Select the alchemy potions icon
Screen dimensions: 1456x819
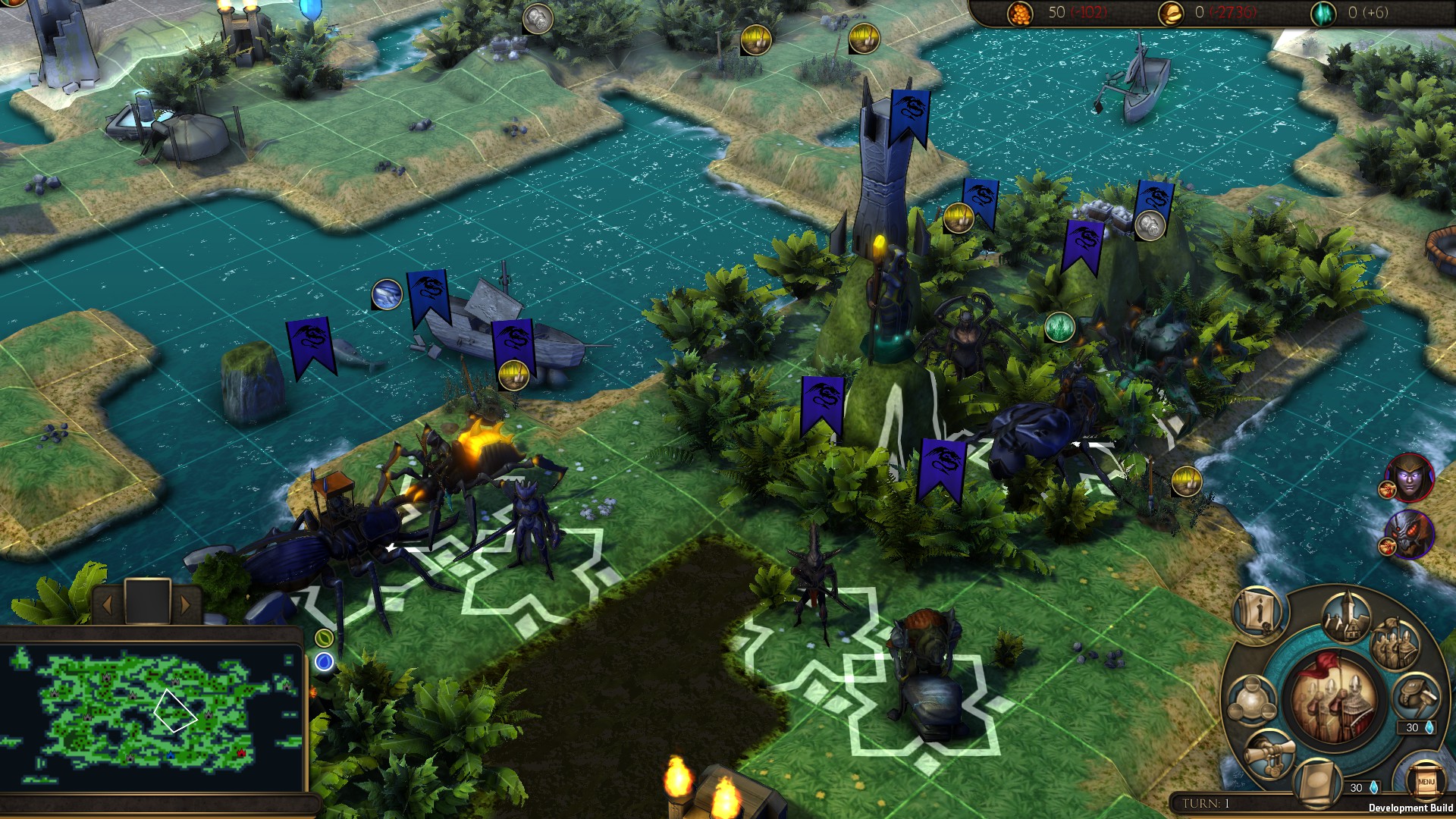coord(1253,698)
